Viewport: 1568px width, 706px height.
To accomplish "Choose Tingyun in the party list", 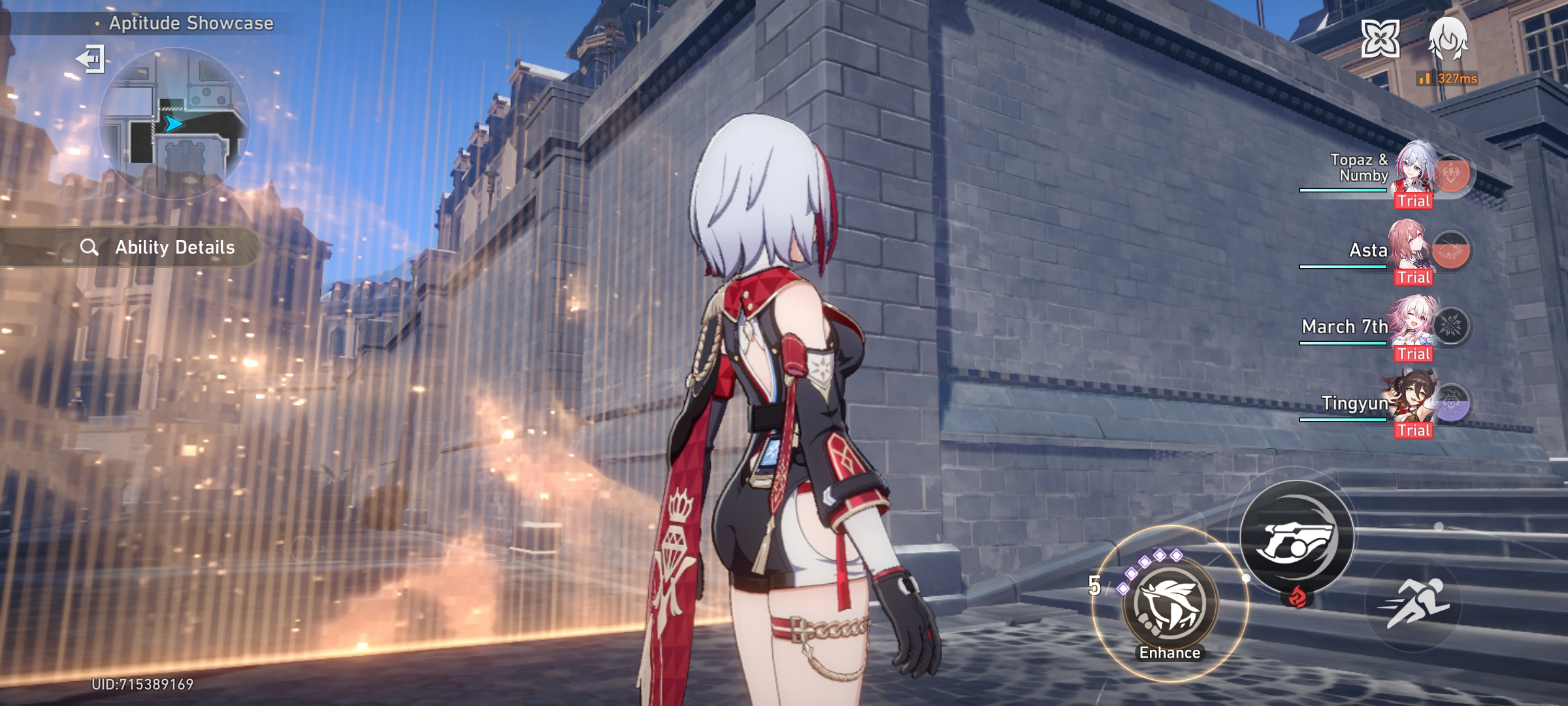I will pyautogui.click(x=1414, y=403).
